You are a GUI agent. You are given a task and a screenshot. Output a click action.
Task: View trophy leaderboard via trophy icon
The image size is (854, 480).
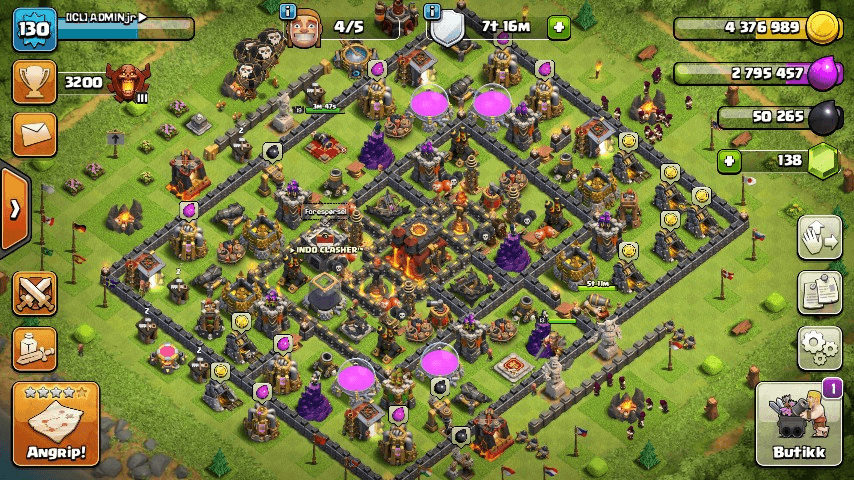point(33,82)
